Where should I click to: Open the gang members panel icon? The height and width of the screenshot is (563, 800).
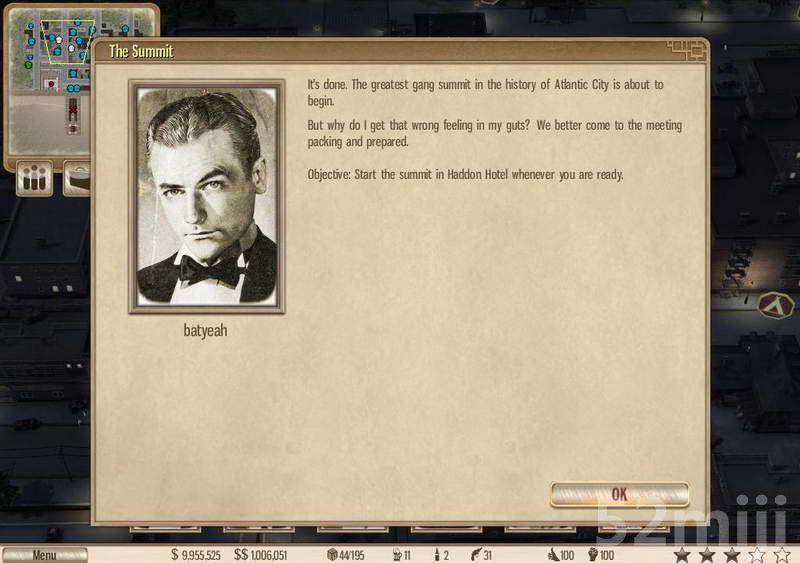(x=35, y=180)
